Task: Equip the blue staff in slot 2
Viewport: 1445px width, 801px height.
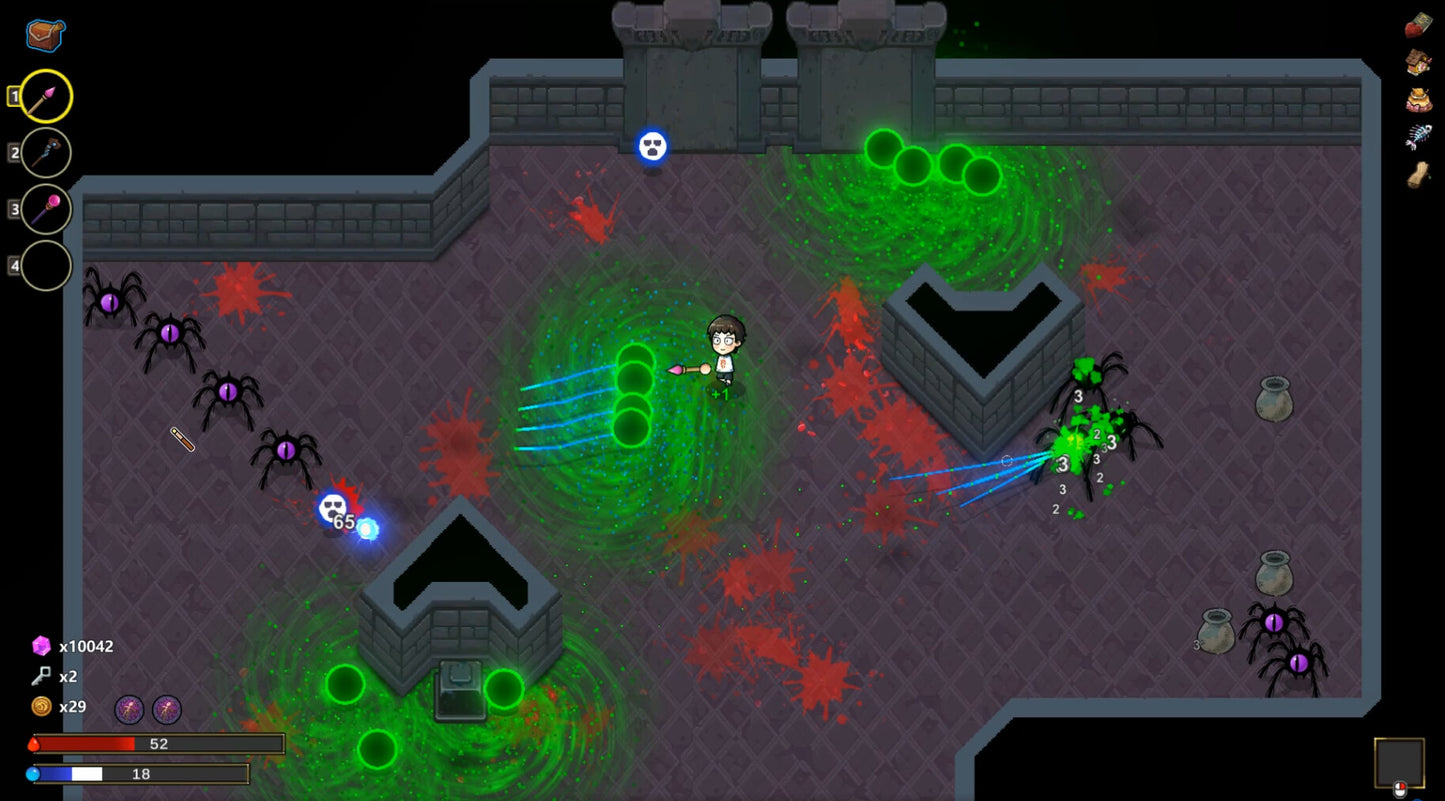Action: pos(46,153)
